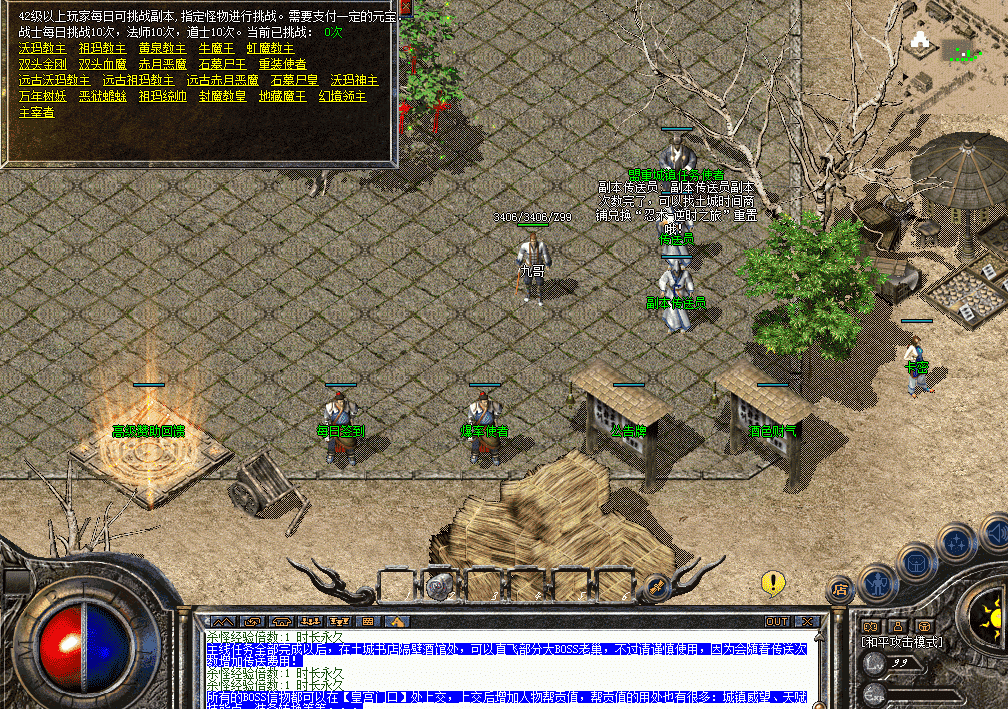Choose the 石墓尸皇 boss link

[x=294, y=80]
